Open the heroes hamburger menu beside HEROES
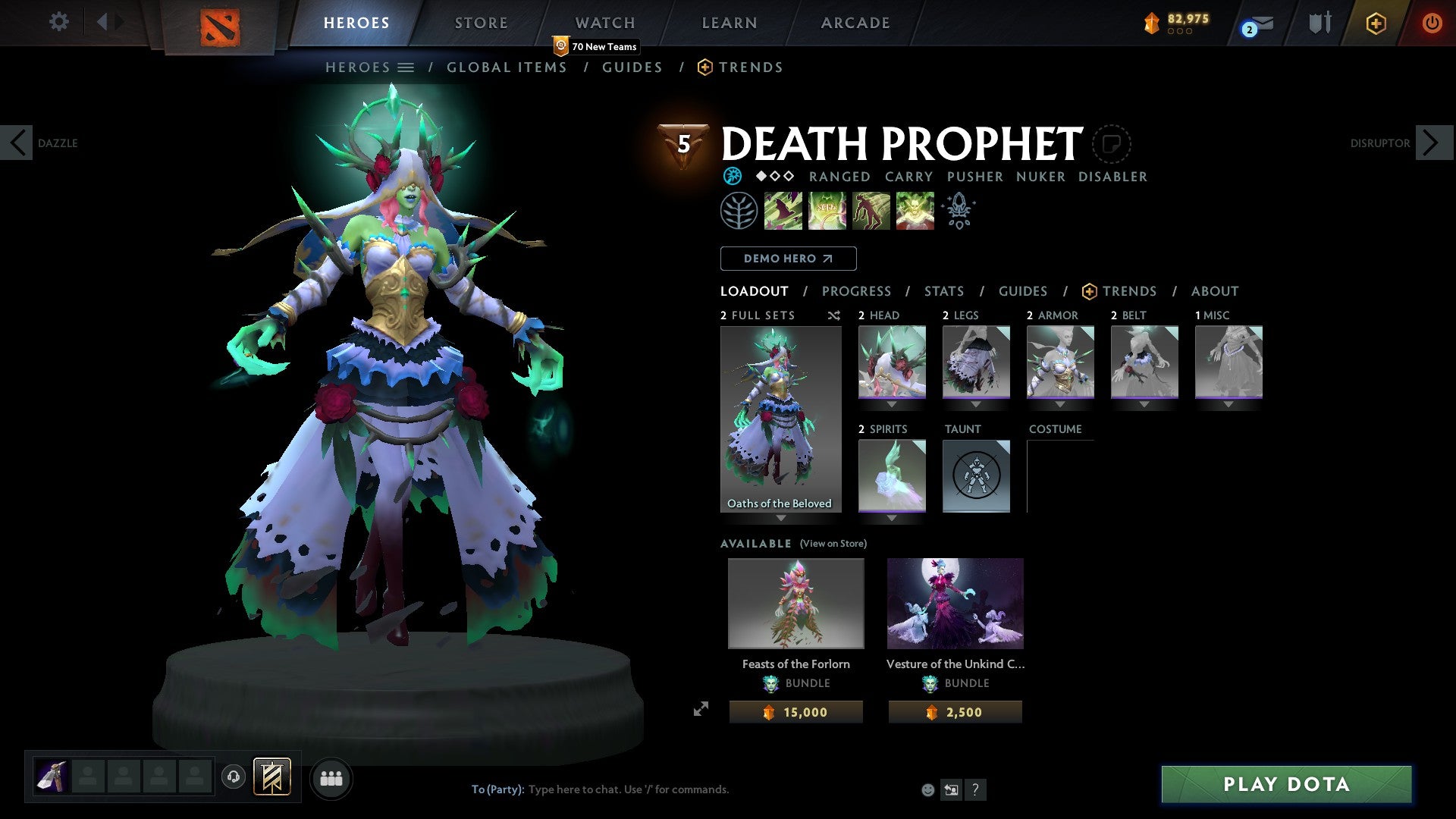This screenshot has width=1456, height=819. coord(407,67)
